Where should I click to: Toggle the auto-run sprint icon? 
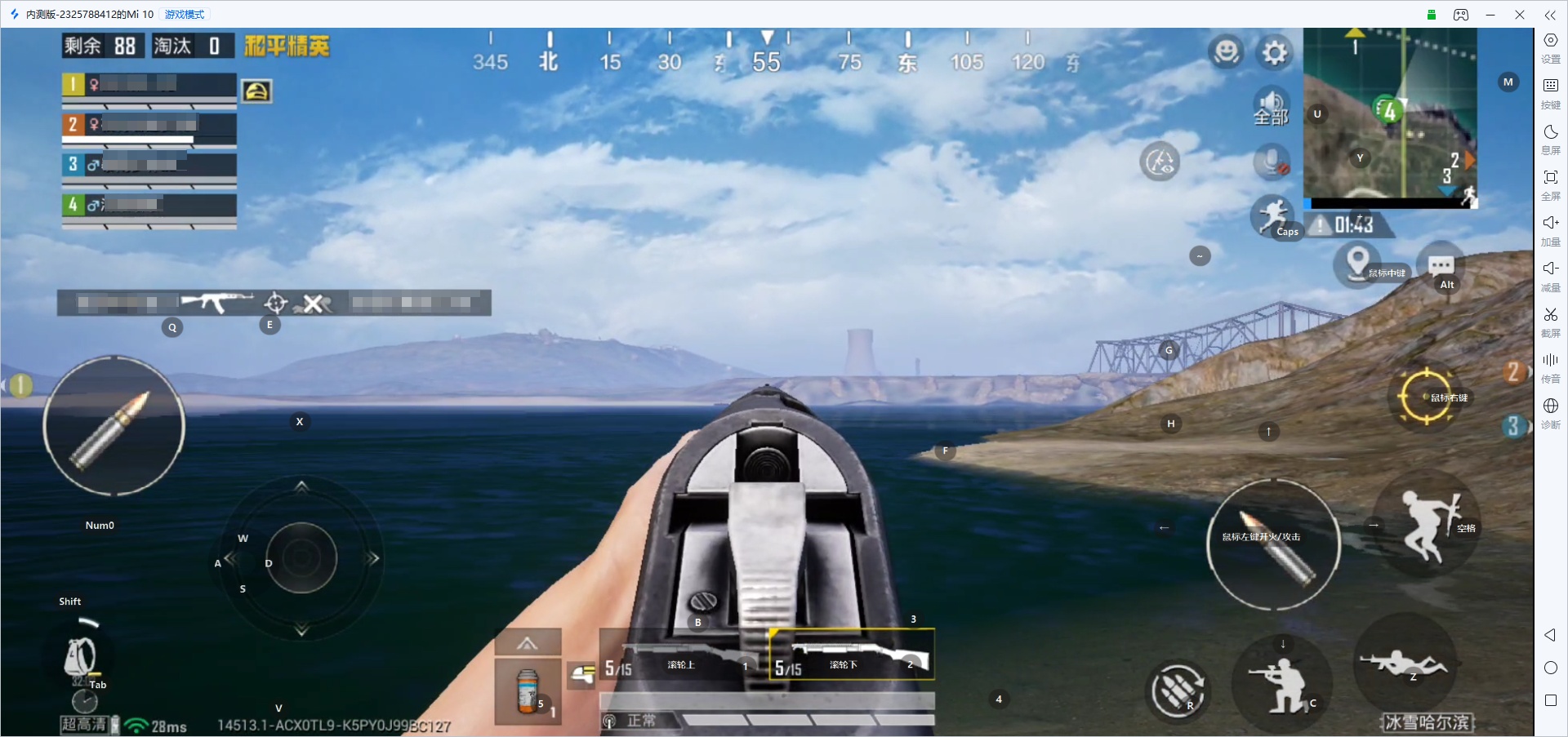[1272, 215]
